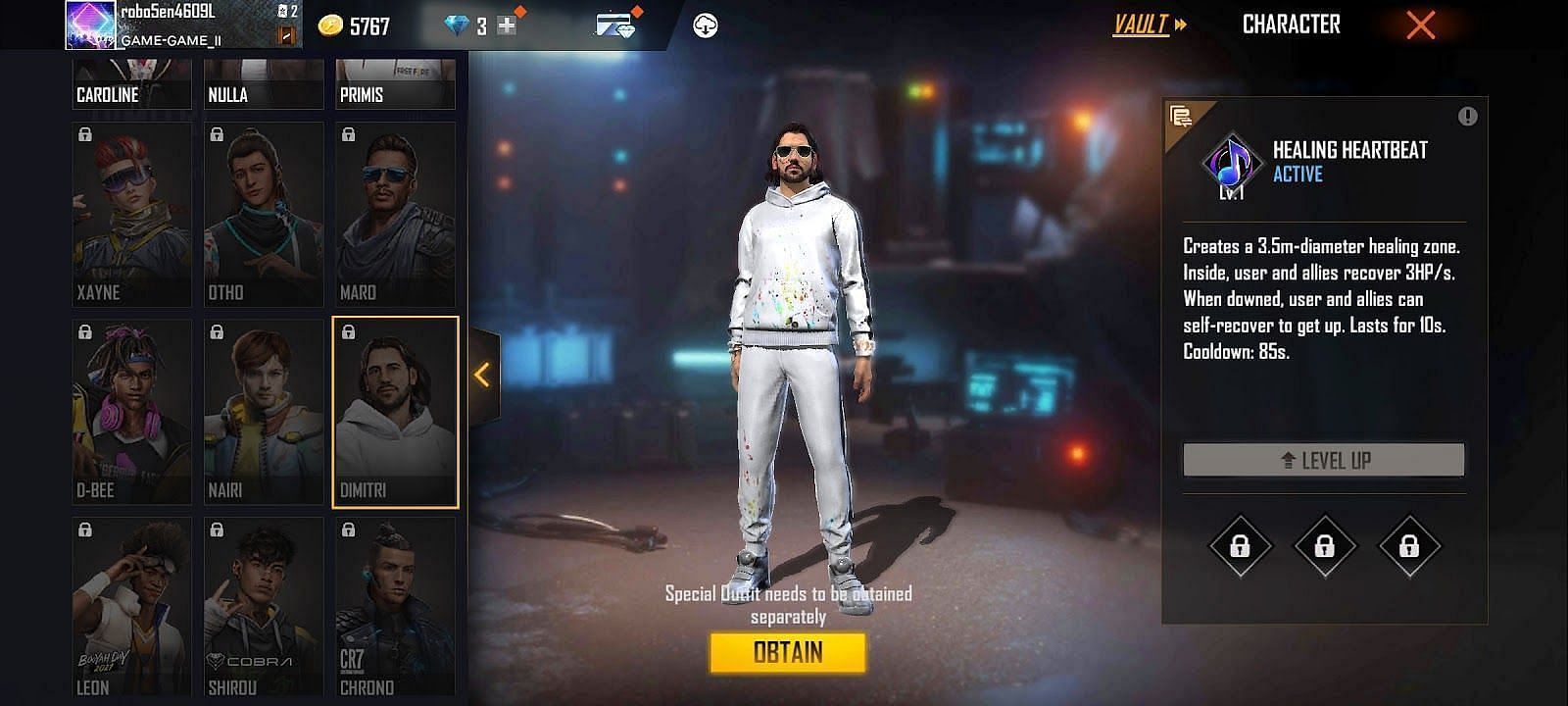Select the Maro character card

point(395,215)
